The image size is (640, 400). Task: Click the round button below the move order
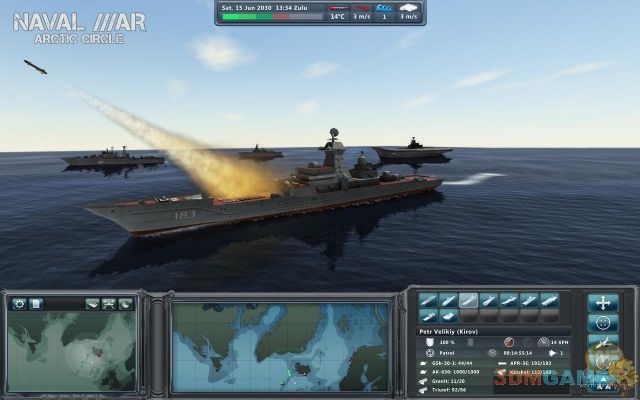click(602, 324)
